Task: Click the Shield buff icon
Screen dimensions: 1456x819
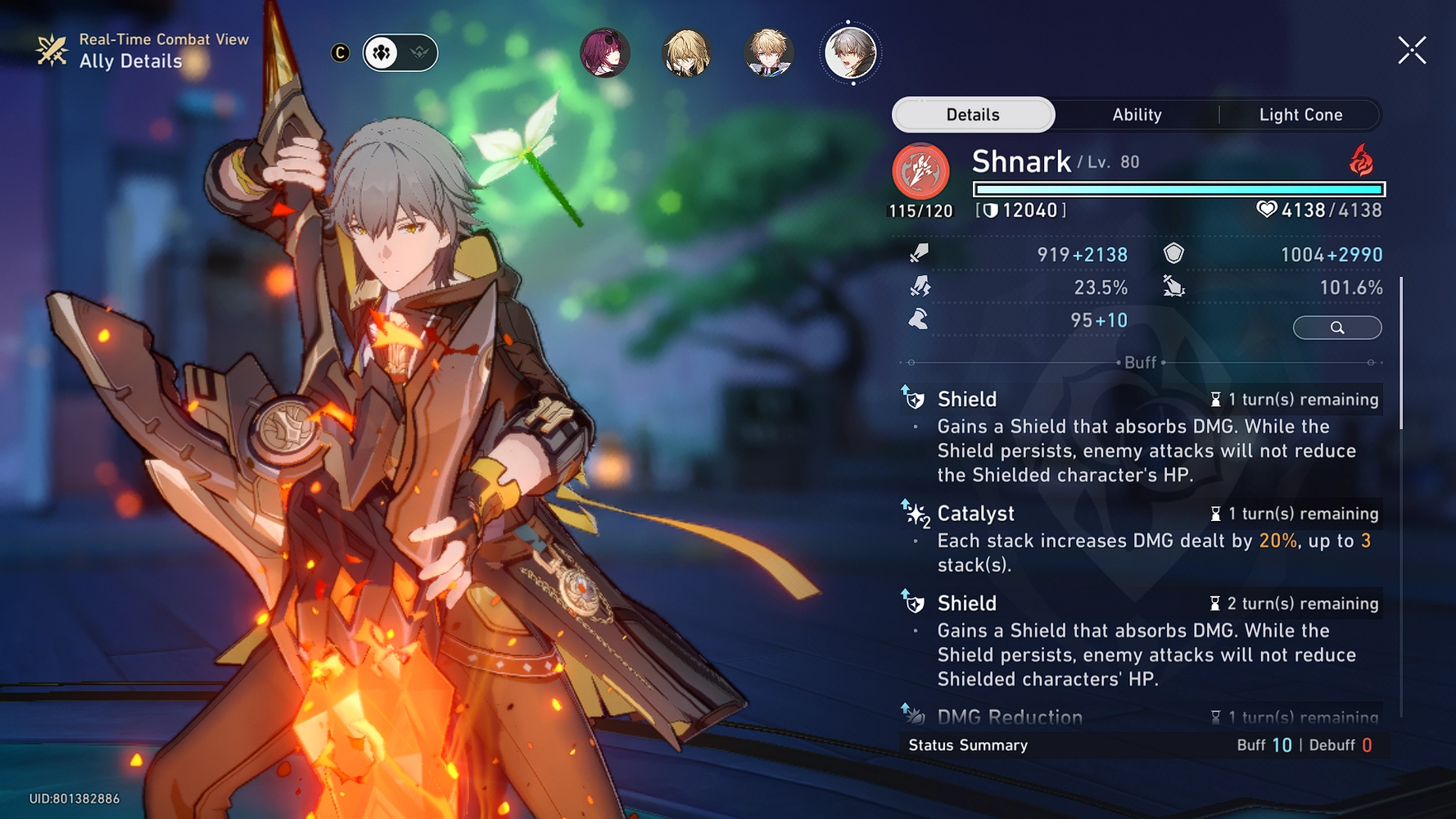Action: pyautogui.click(x=913, y=400)
